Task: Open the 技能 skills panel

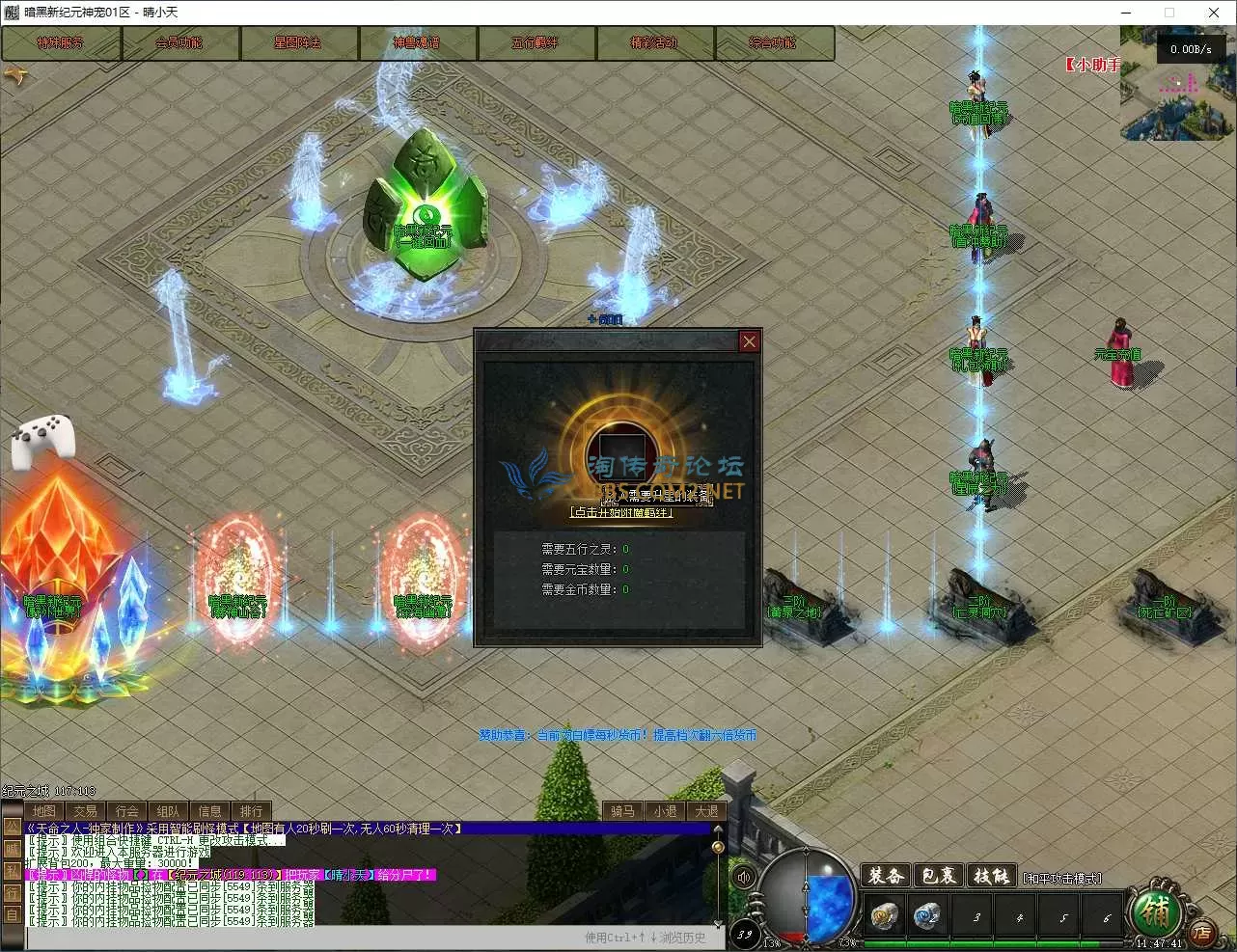Action: (991, 876)
